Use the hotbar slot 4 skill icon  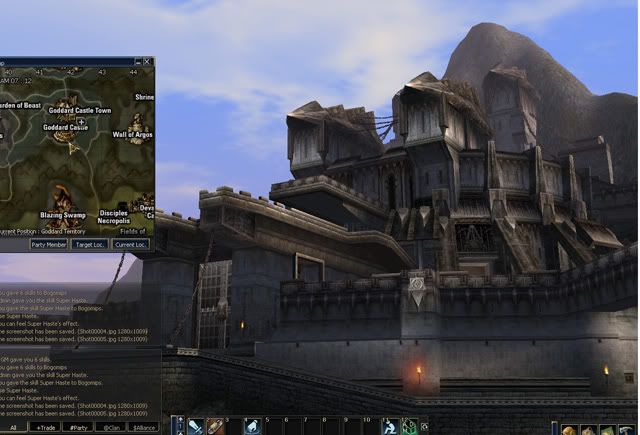252,427
